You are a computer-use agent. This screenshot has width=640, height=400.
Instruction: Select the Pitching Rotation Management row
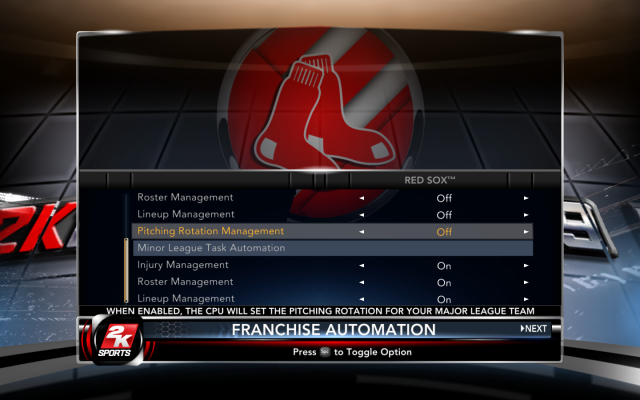click(210, 231)
